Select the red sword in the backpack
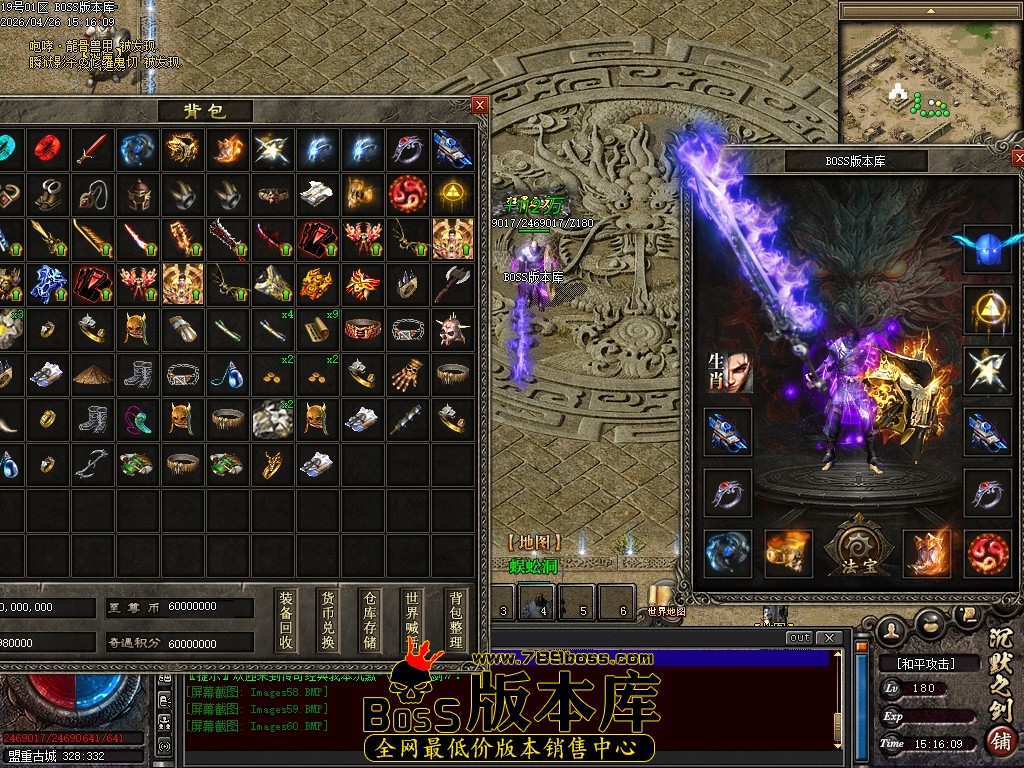1024x768 pixels. [92, 149]
